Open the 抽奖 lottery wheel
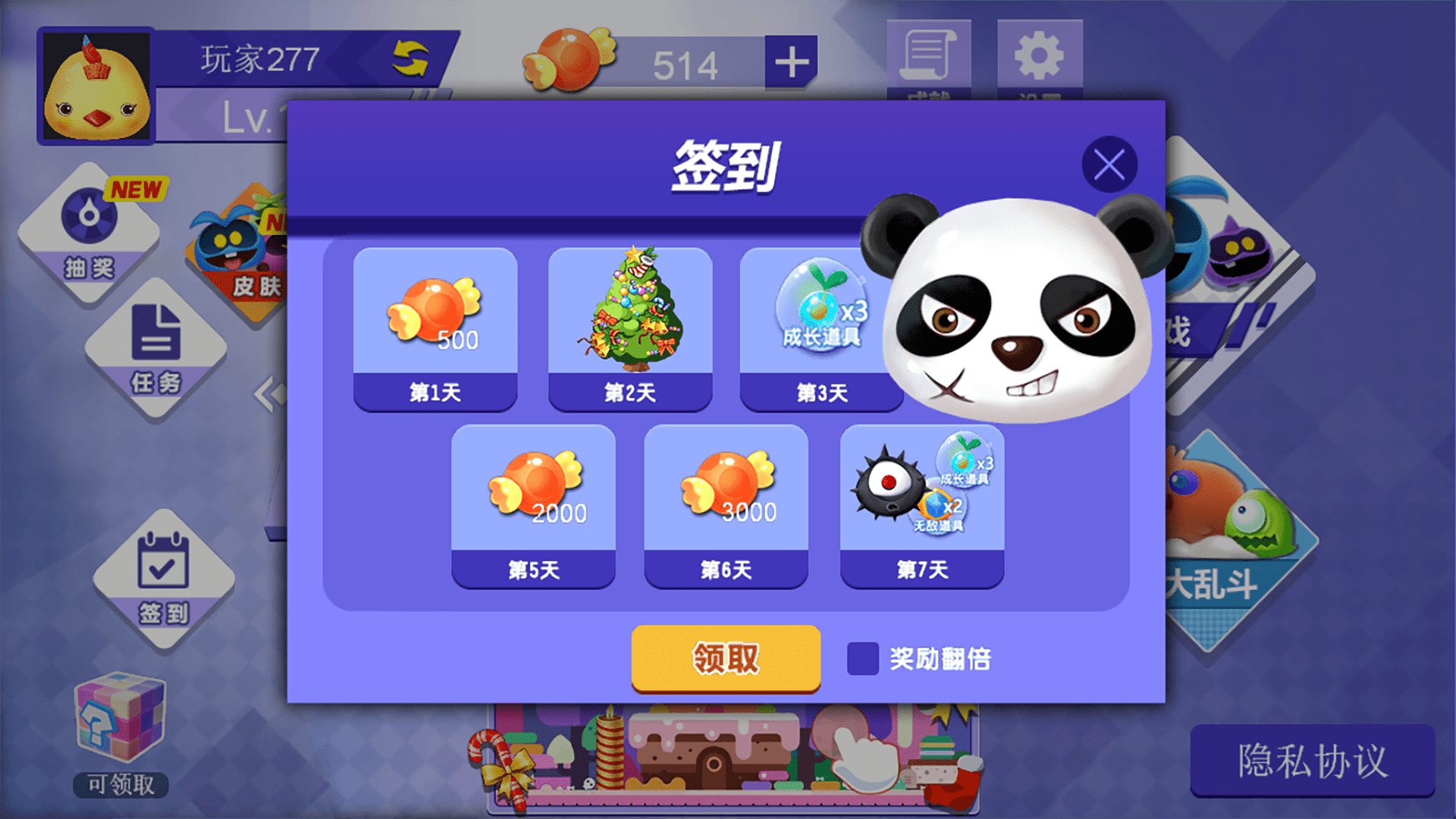1456x819 pixels. tap(91, 235)
